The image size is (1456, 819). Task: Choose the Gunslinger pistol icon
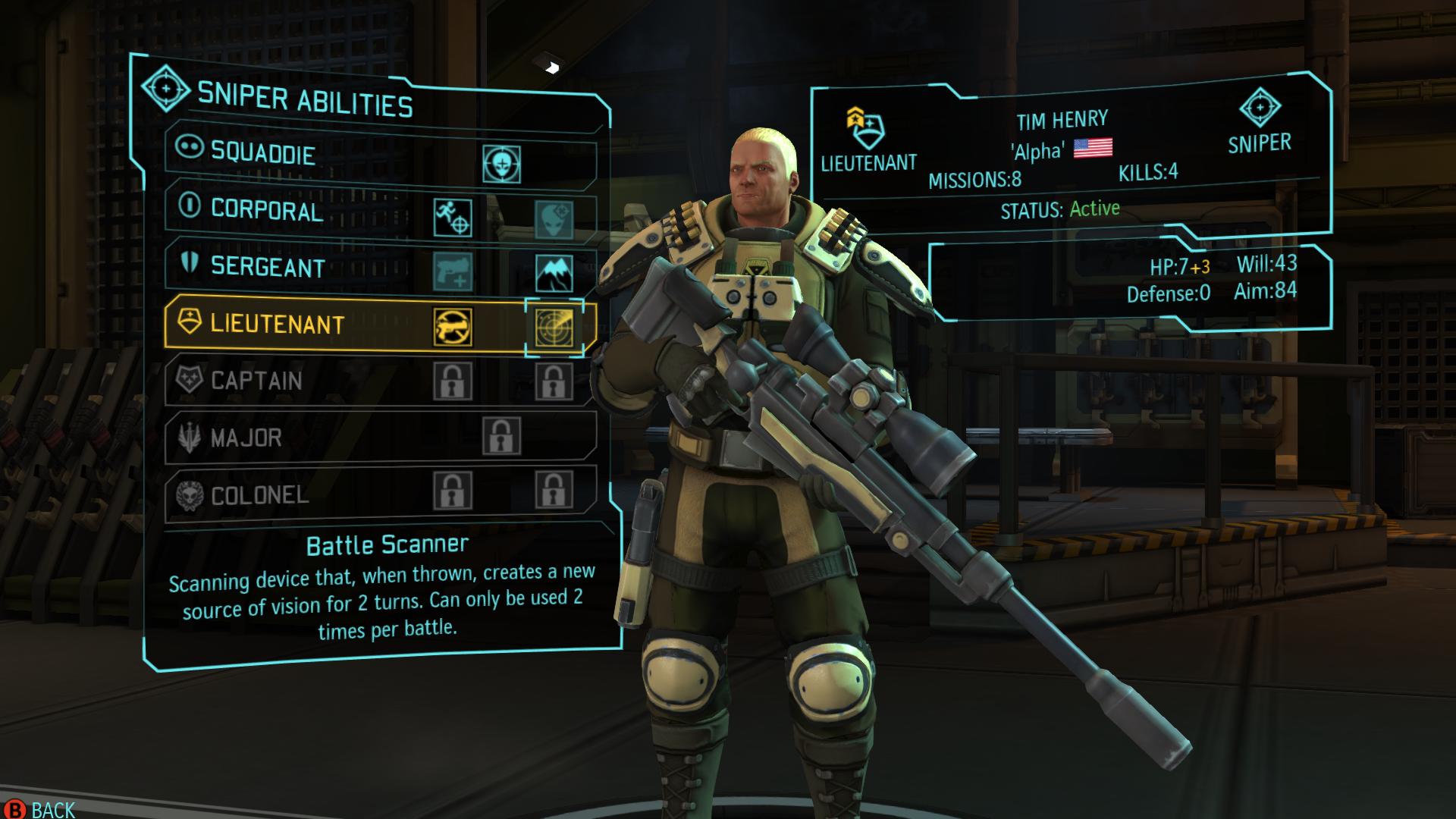point(453,272)
